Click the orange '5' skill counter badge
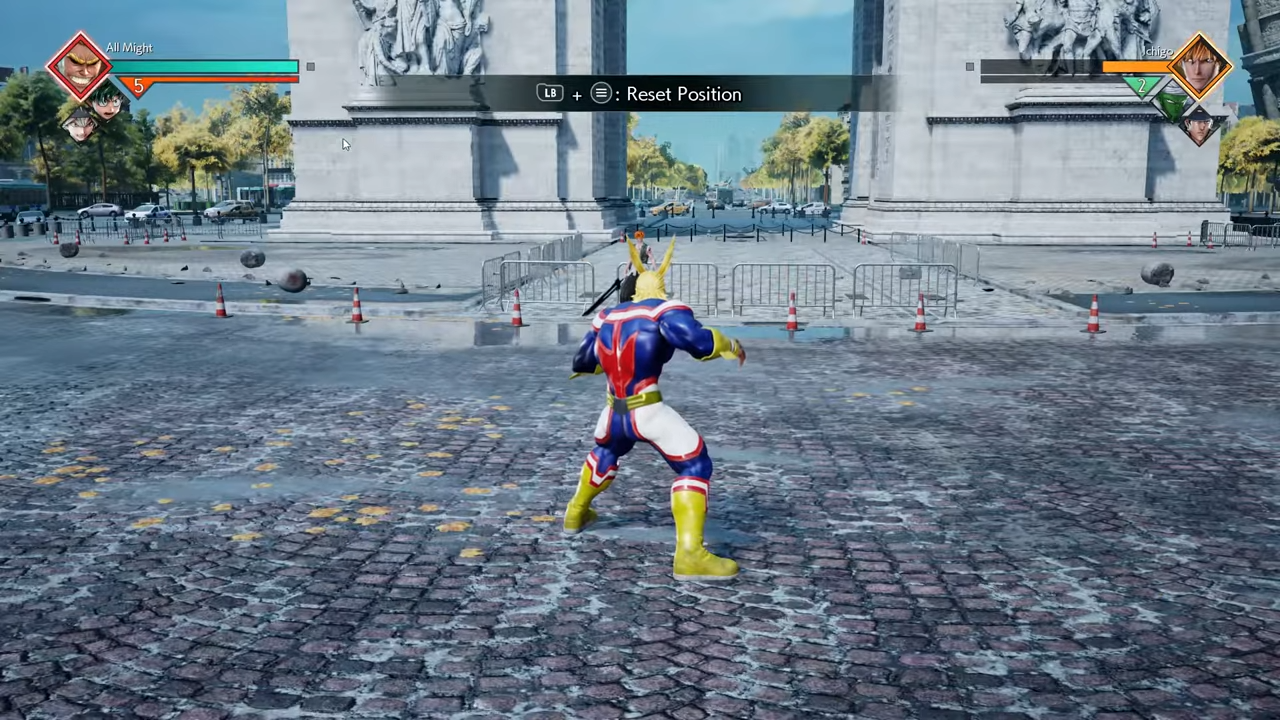 click(140, 85)
